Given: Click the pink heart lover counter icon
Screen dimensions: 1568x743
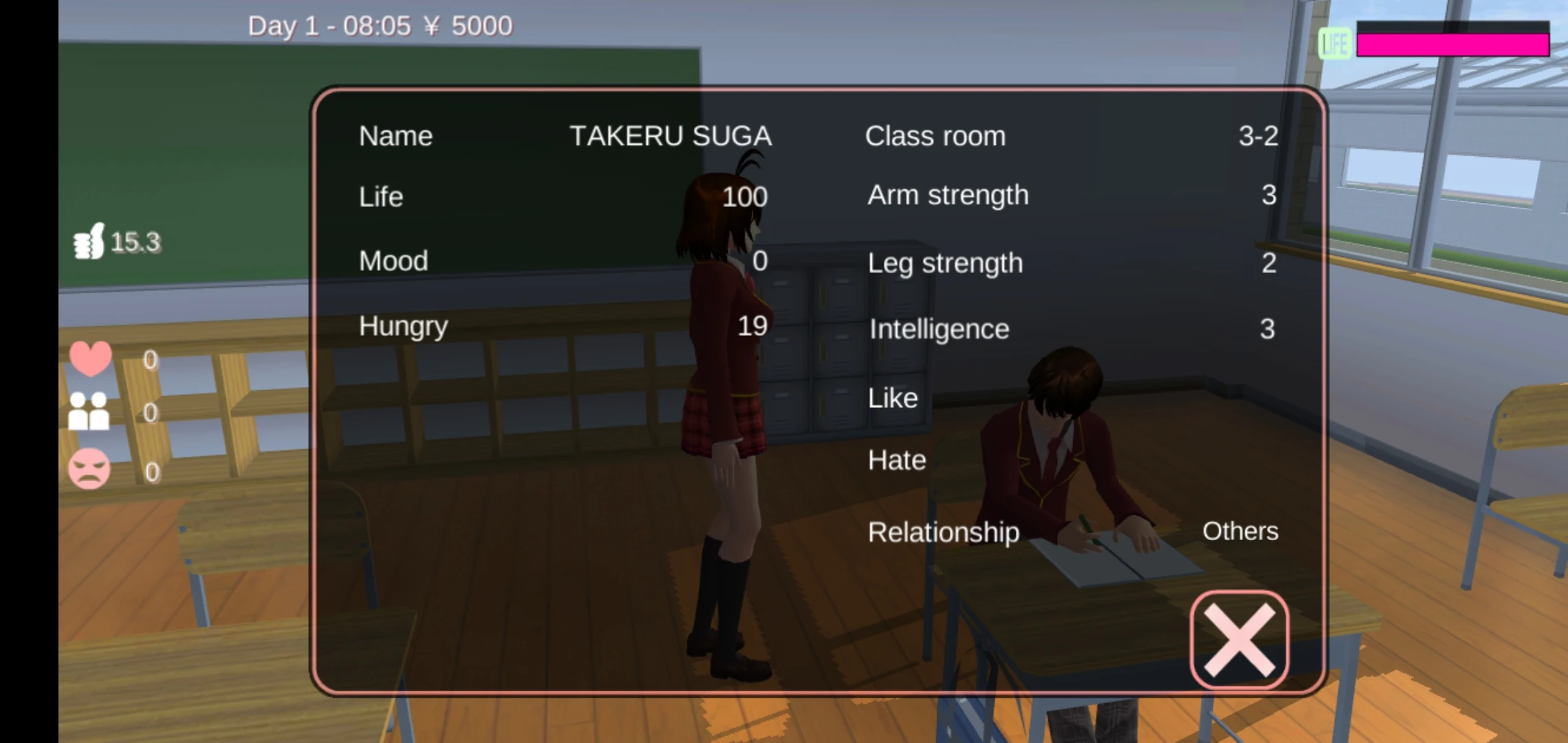Looking at the screenshot, I should click(x=90, y=358).
